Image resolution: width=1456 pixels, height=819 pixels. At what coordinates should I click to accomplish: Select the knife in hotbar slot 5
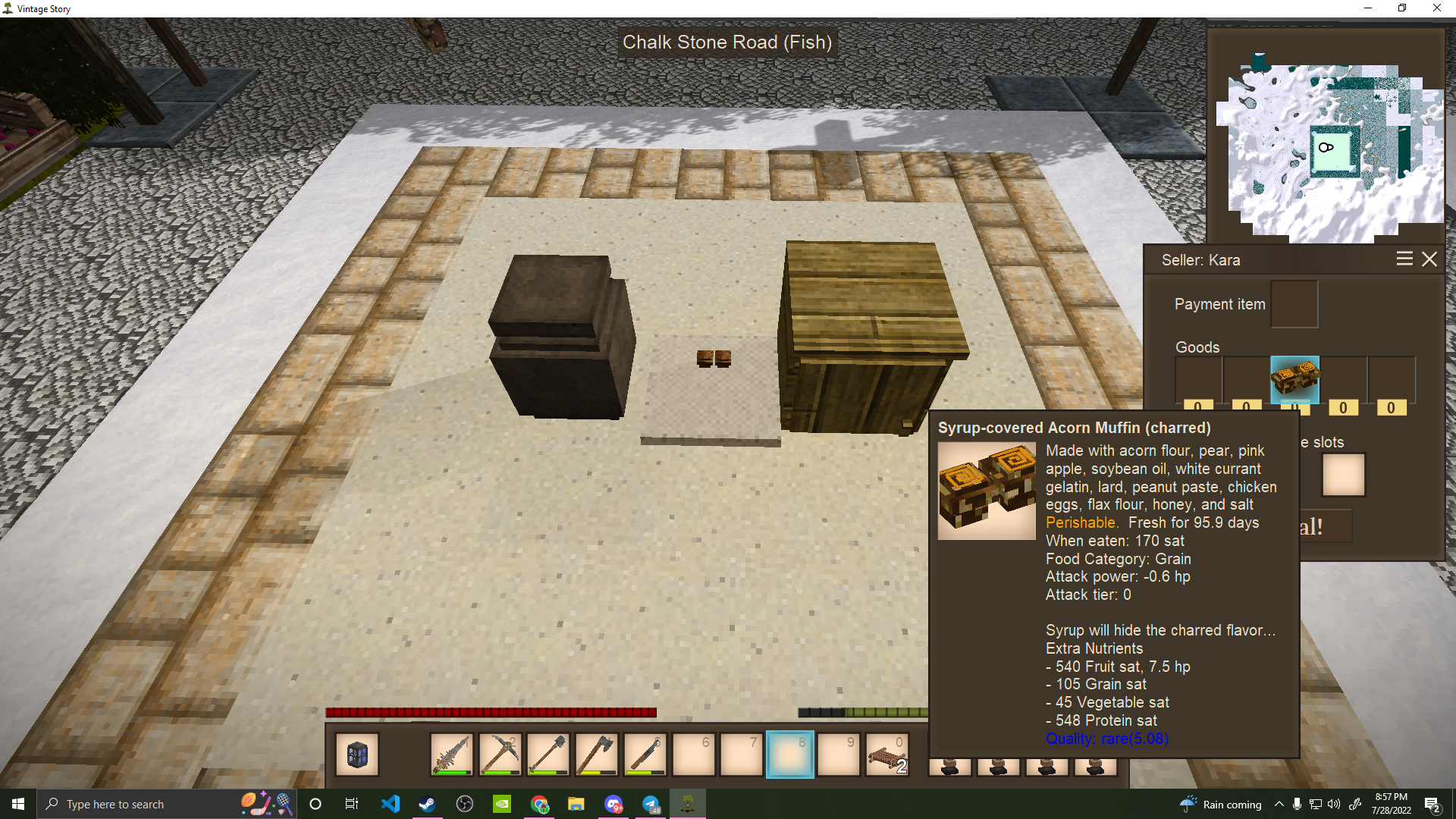click(645, 755)
